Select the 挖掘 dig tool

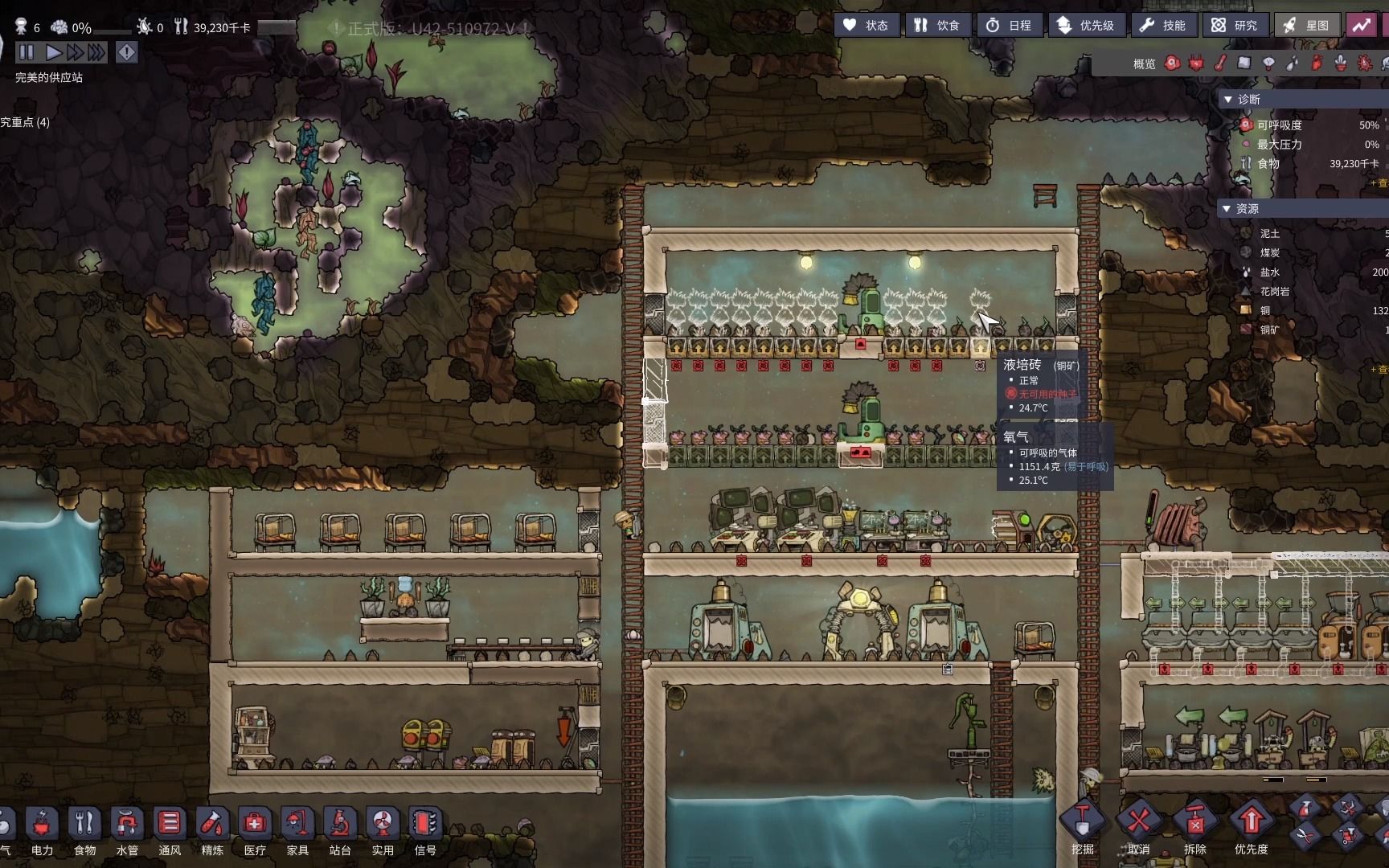[x=1082, y=828]
